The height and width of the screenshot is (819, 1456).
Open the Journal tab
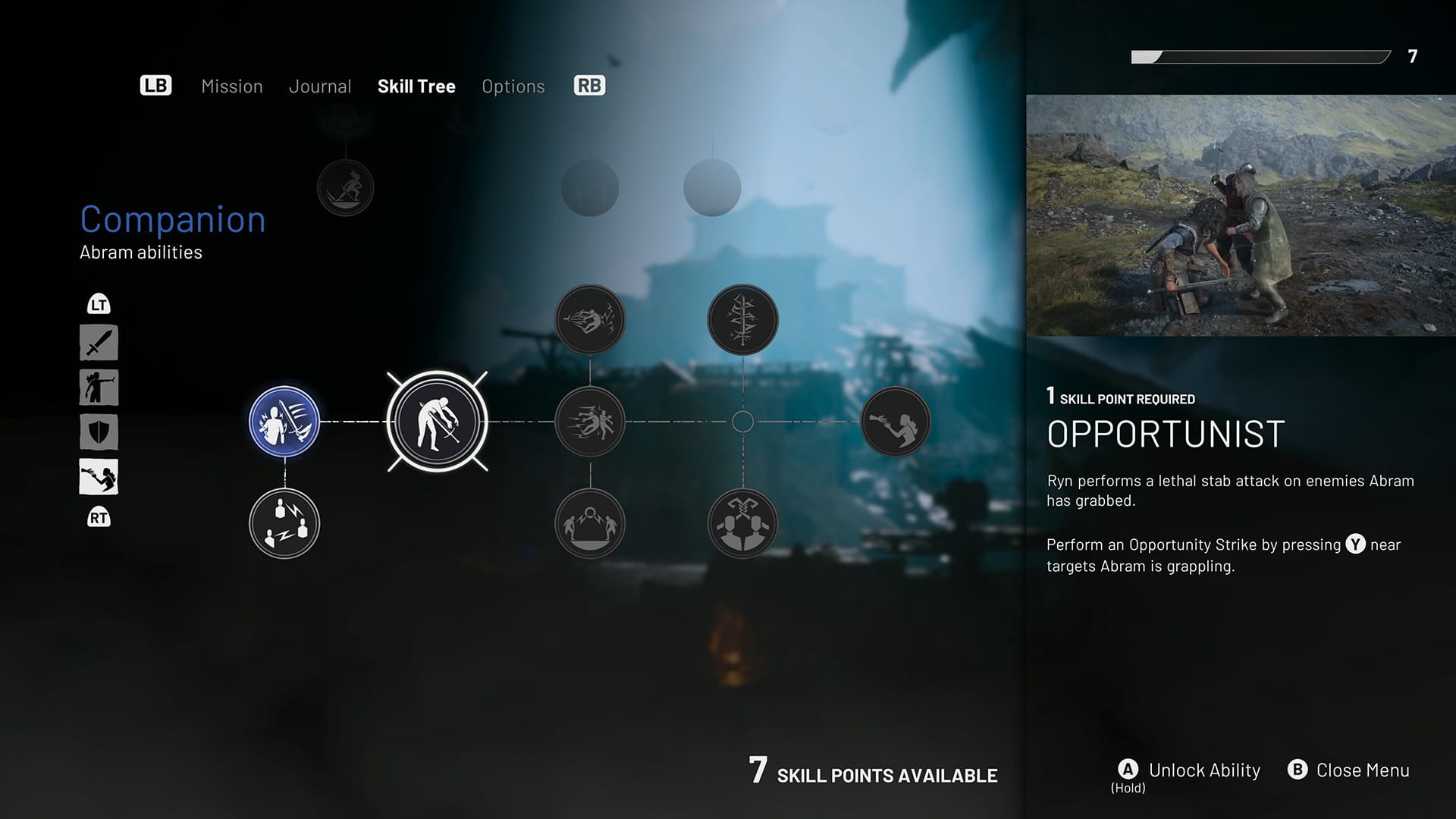(x=320, y=86)
